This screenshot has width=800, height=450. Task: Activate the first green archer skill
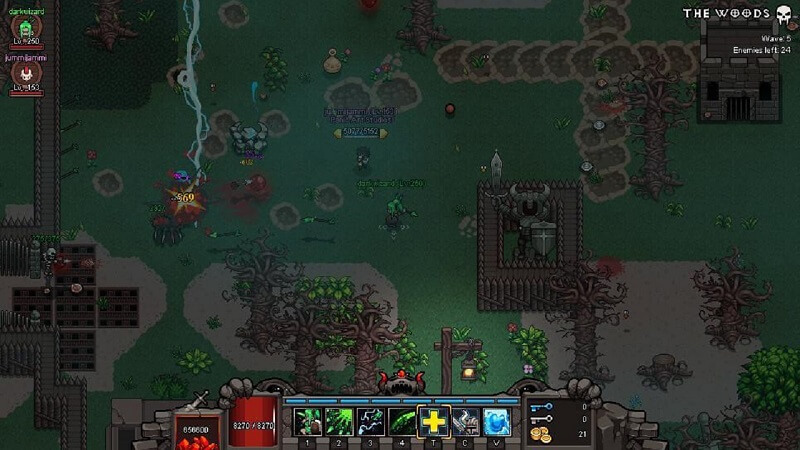click(x=307, y=423)
